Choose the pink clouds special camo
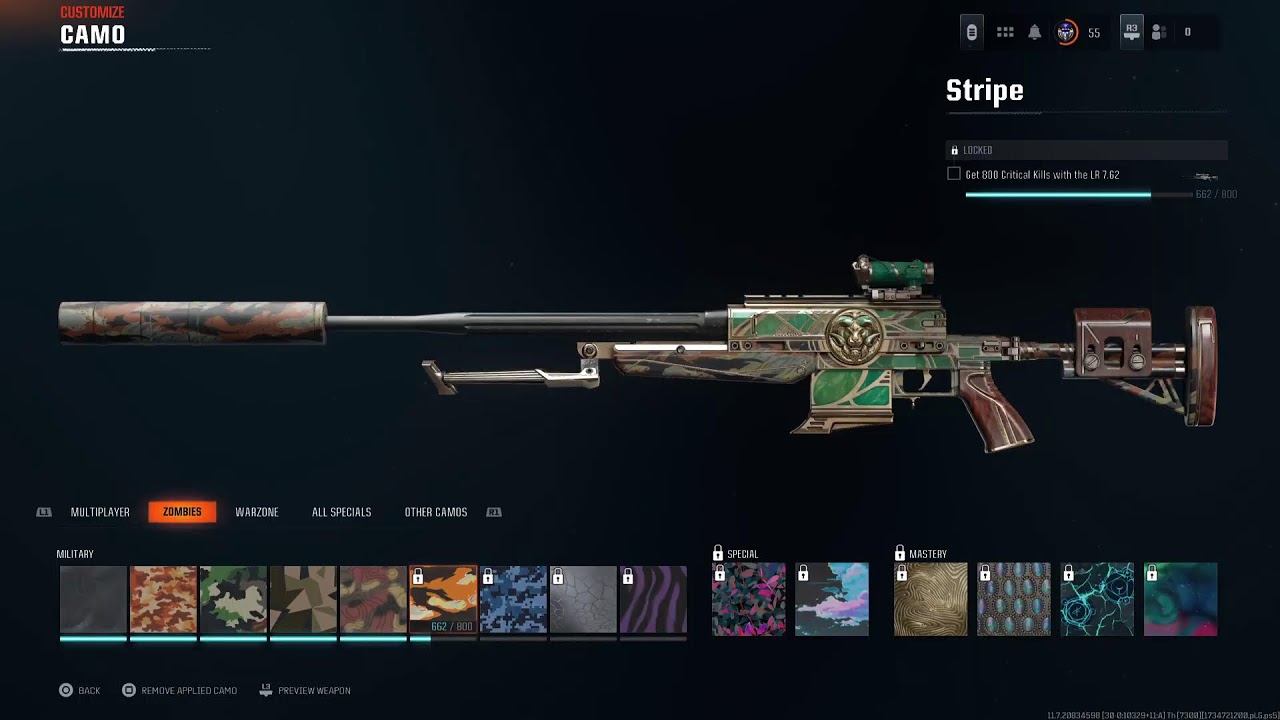The image size is (1280, 720). tap(832, 600)
